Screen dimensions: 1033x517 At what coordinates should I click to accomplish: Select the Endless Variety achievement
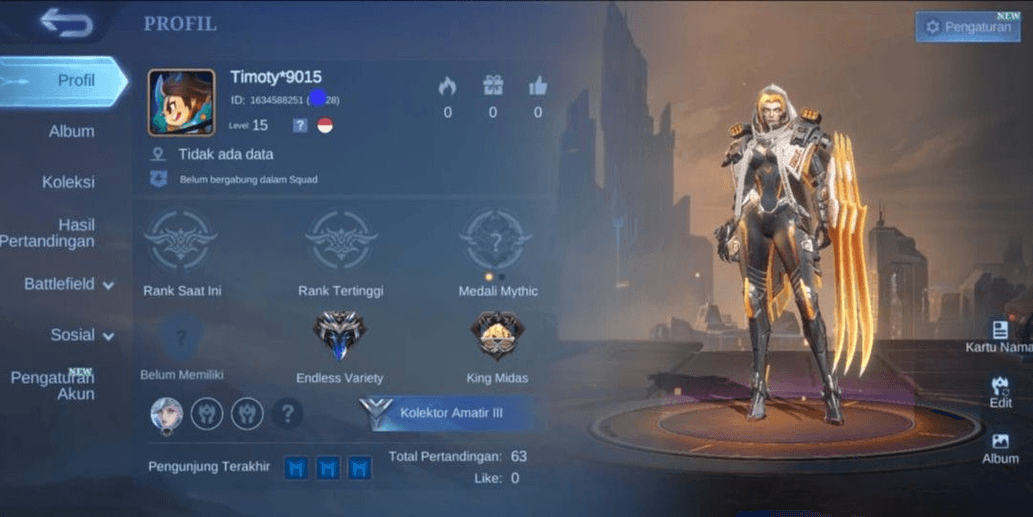click(340, 336)
